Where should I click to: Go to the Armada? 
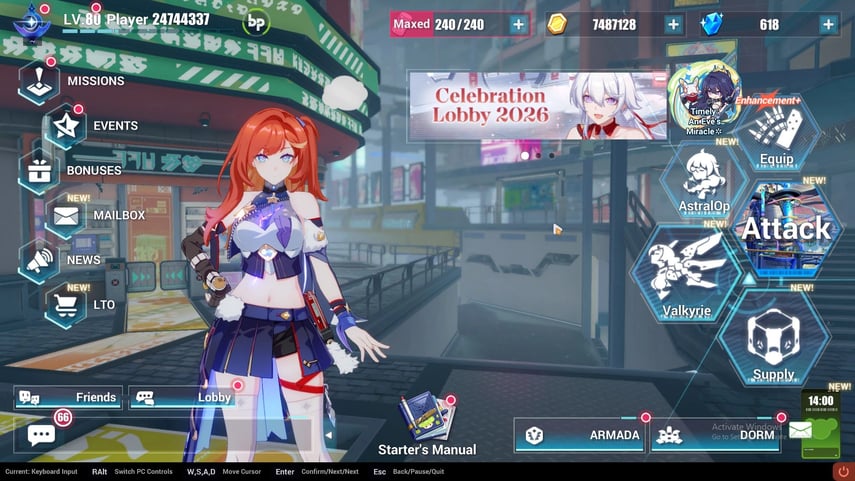578,435
